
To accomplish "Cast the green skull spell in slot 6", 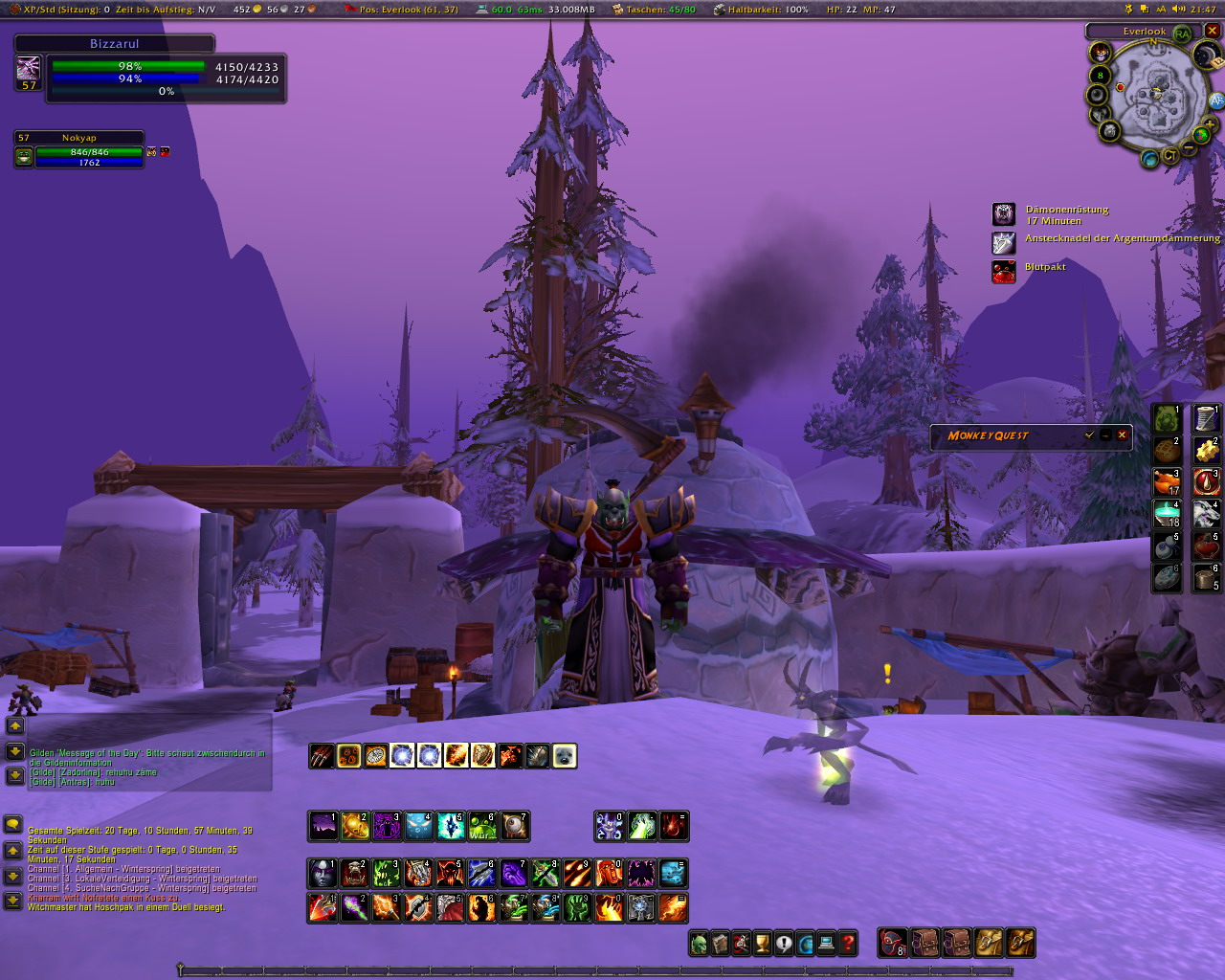I will (x=482, y=826).
